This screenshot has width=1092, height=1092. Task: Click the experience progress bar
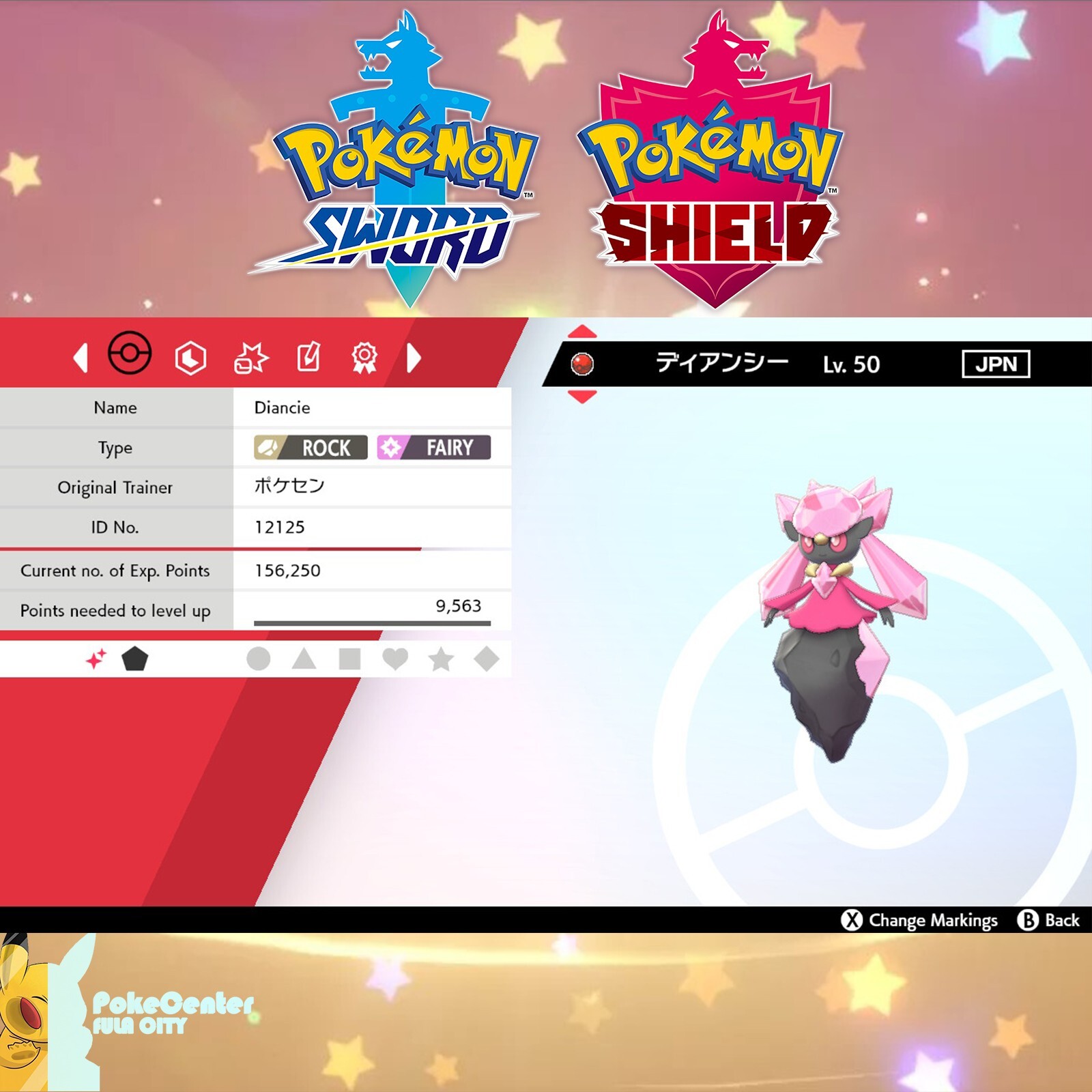pos(371,622)
